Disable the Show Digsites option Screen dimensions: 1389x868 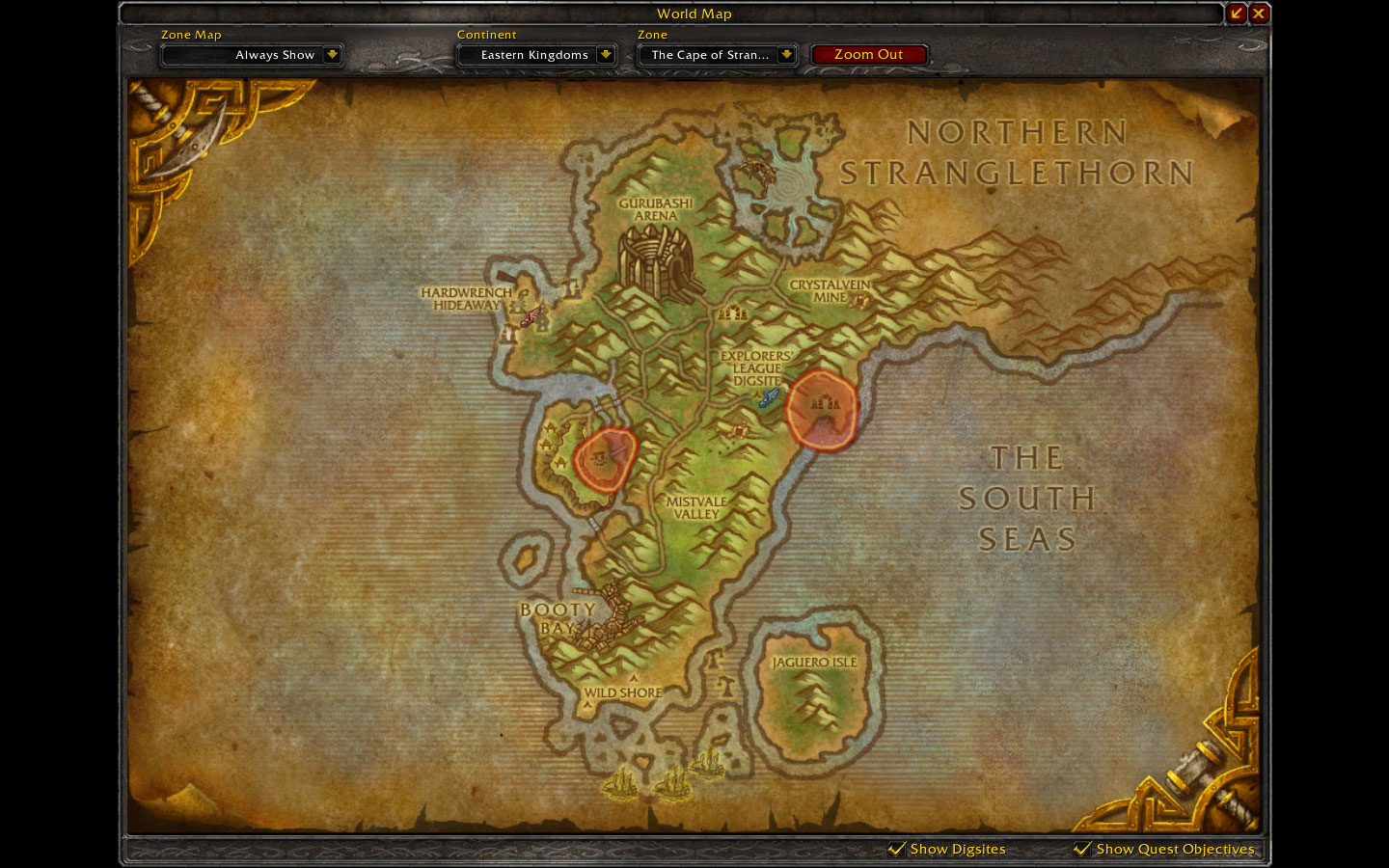(895, 849)
